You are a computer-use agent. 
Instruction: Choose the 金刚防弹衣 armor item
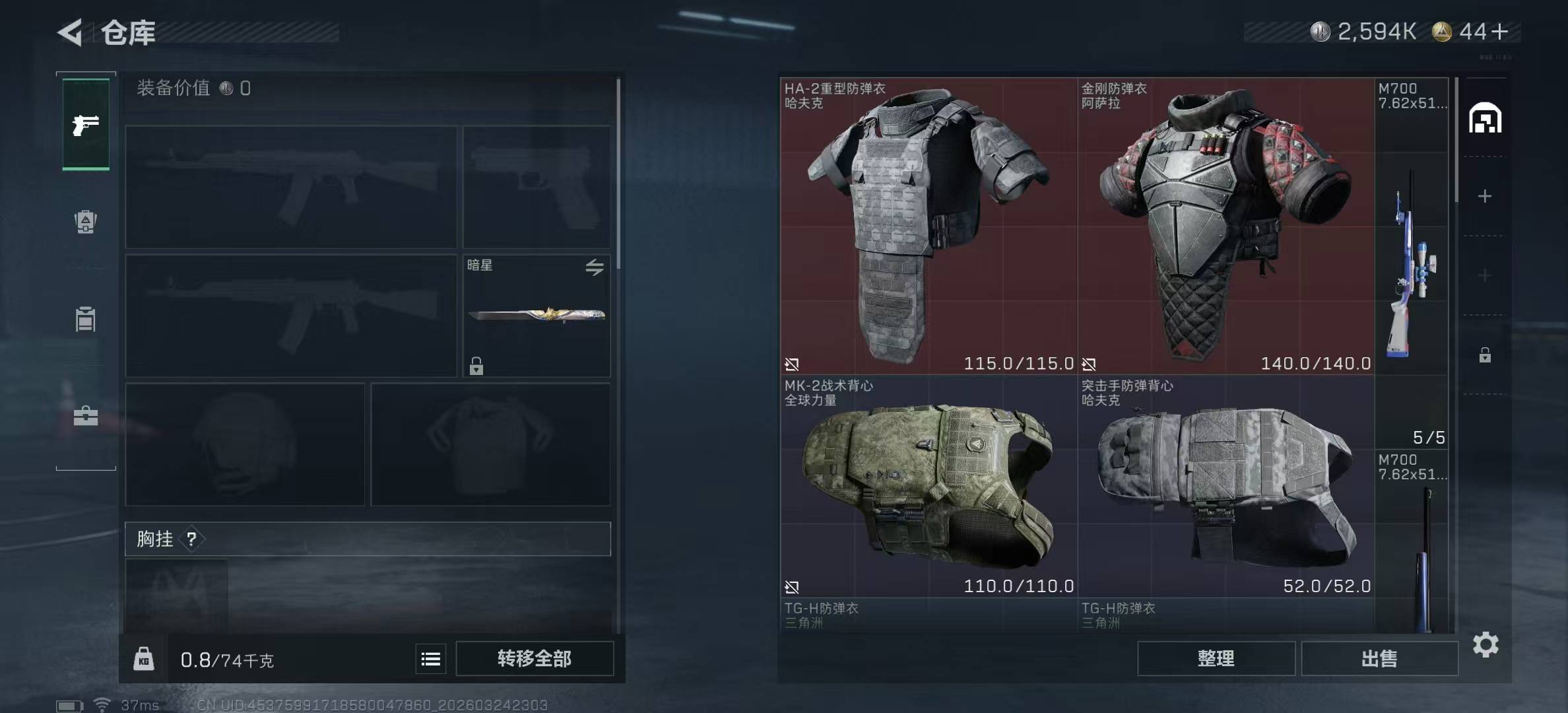(x=1225, y=226)
